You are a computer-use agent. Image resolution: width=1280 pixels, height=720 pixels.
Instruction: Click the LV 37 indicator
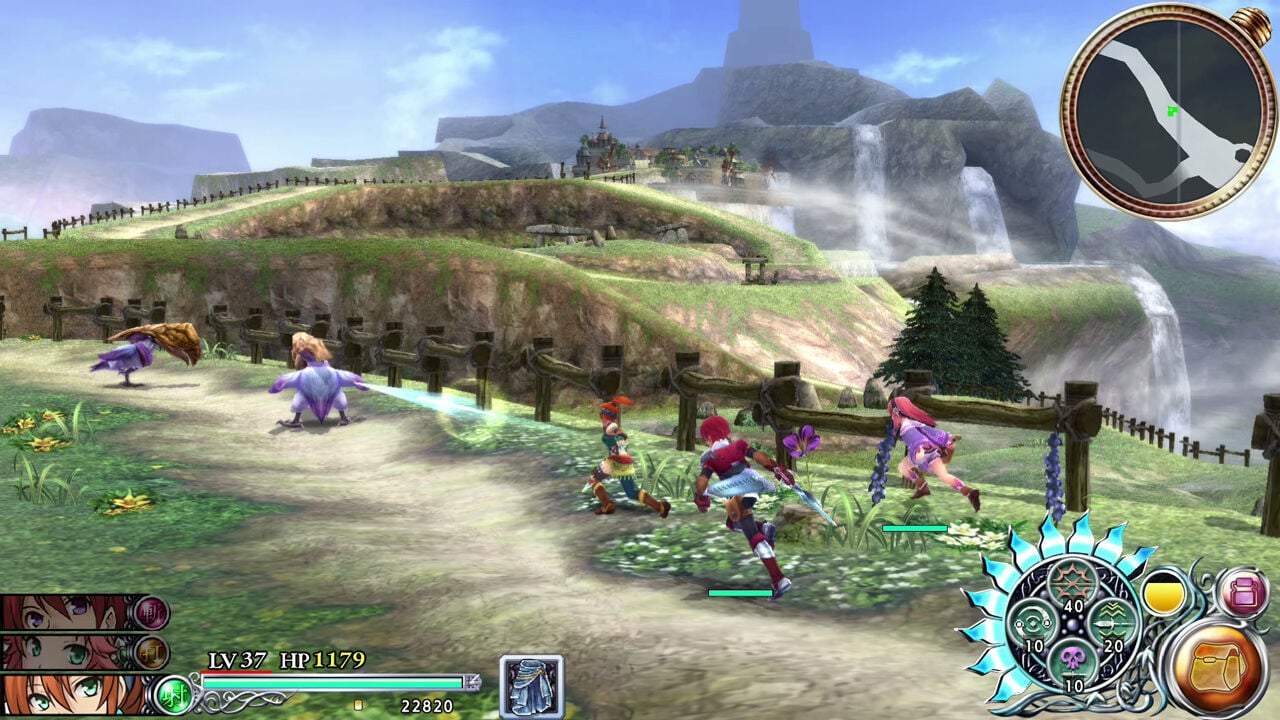pos(236,661)
